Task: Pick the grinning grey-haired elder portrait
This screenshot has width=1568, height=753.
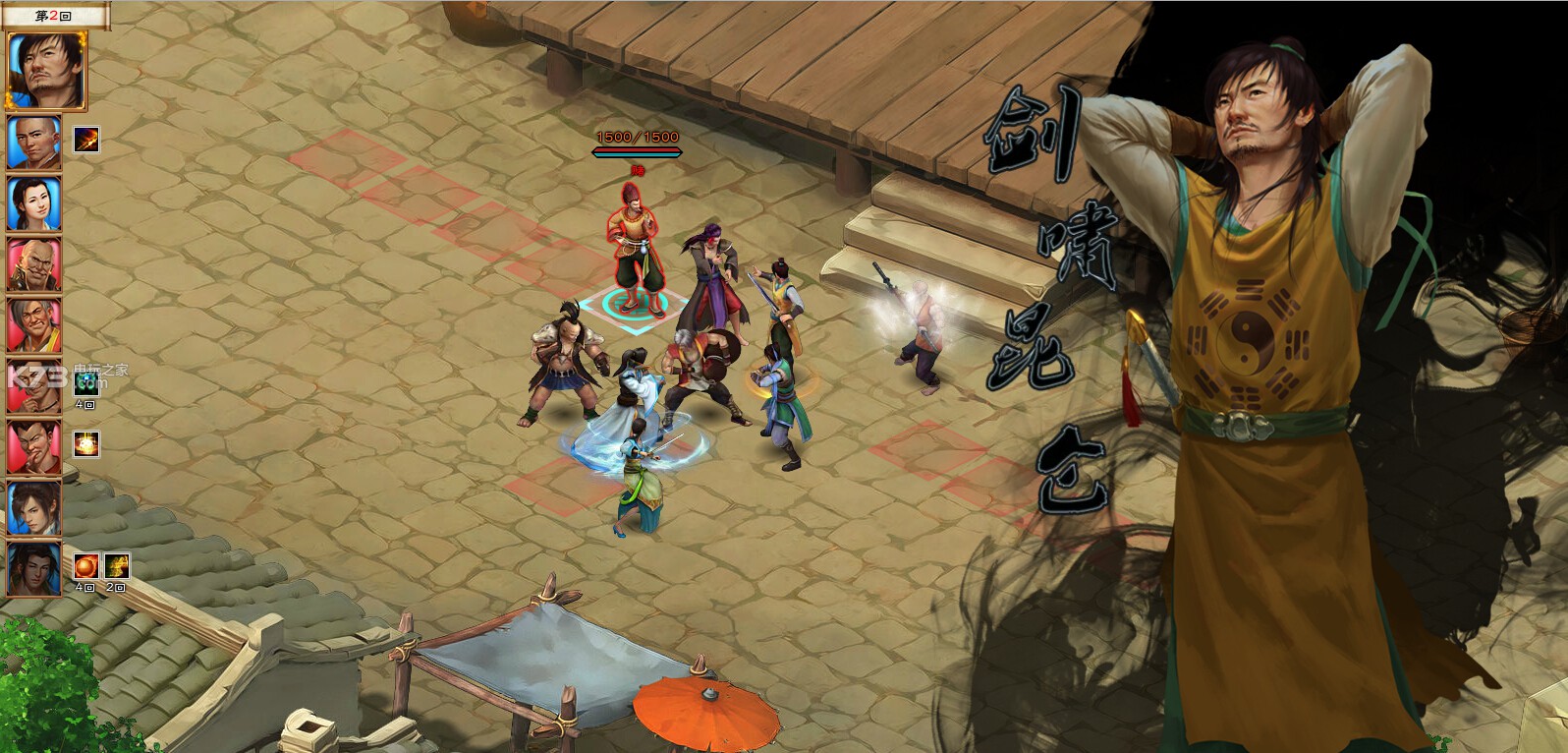Action: (x=34, y=325)
